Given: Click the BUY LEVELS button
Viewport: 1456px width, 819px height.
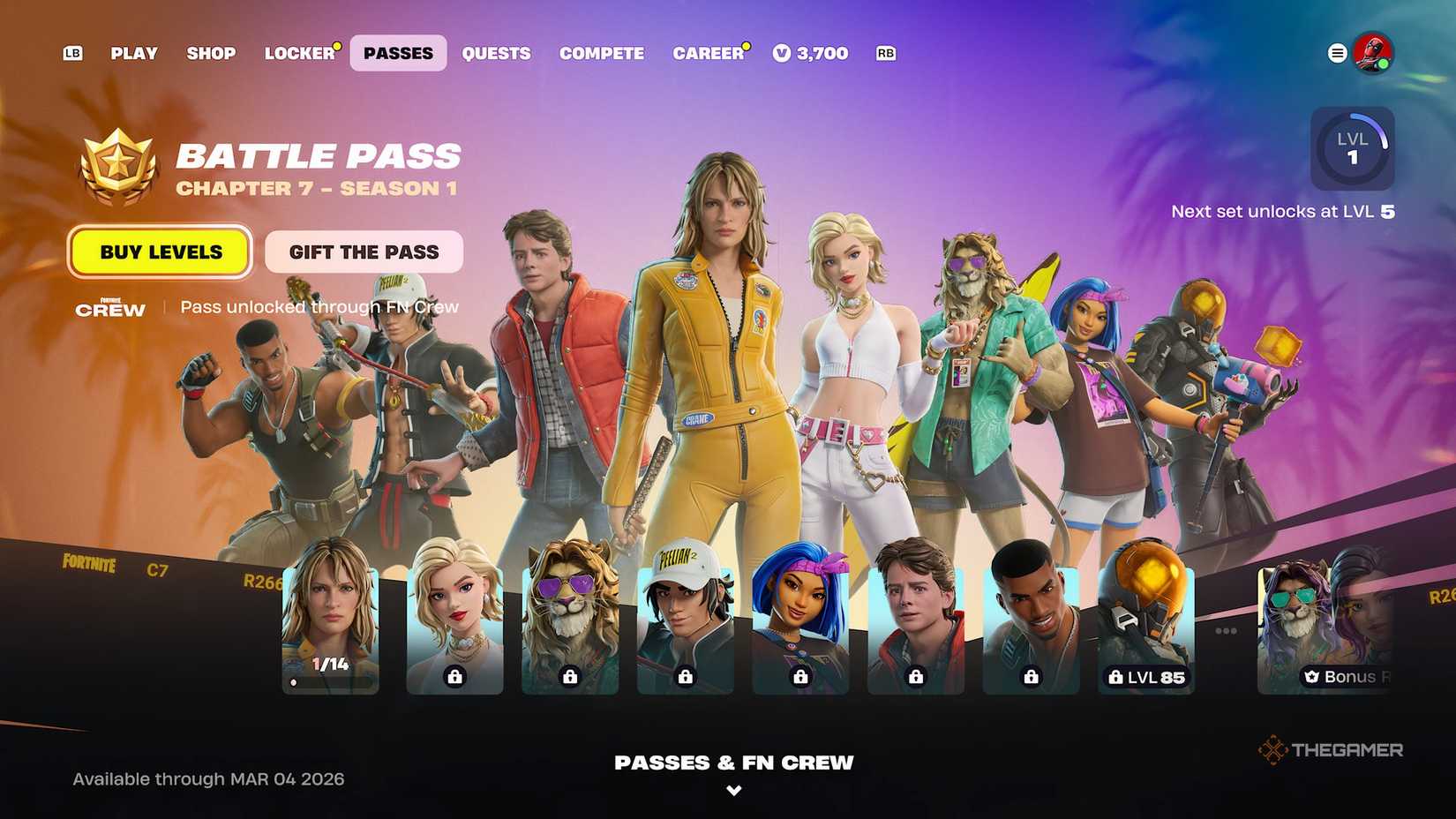Looking at the screenshot, I should point(161,252).
